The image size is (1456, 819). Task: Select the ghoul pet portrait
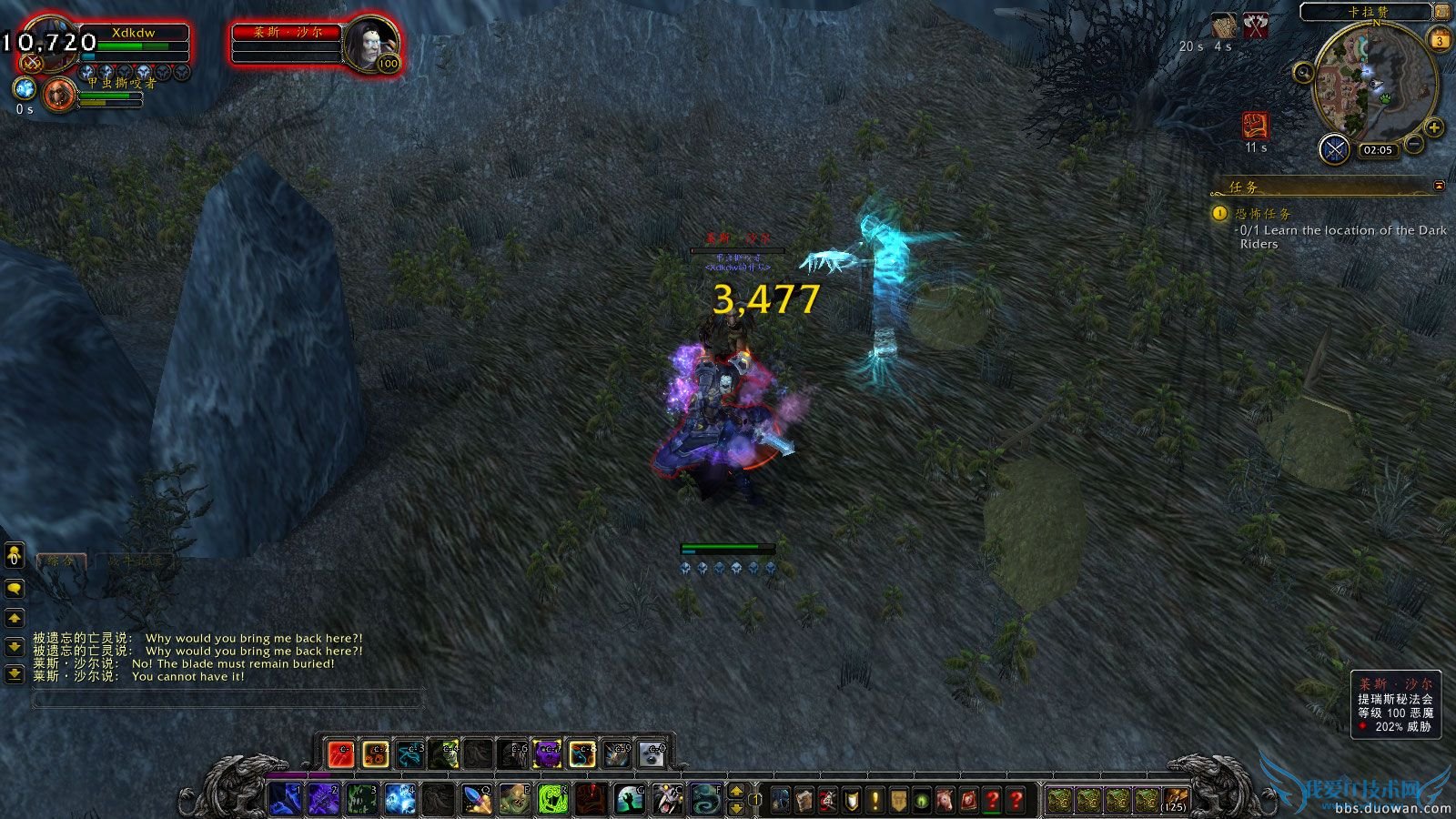[59, 94]
